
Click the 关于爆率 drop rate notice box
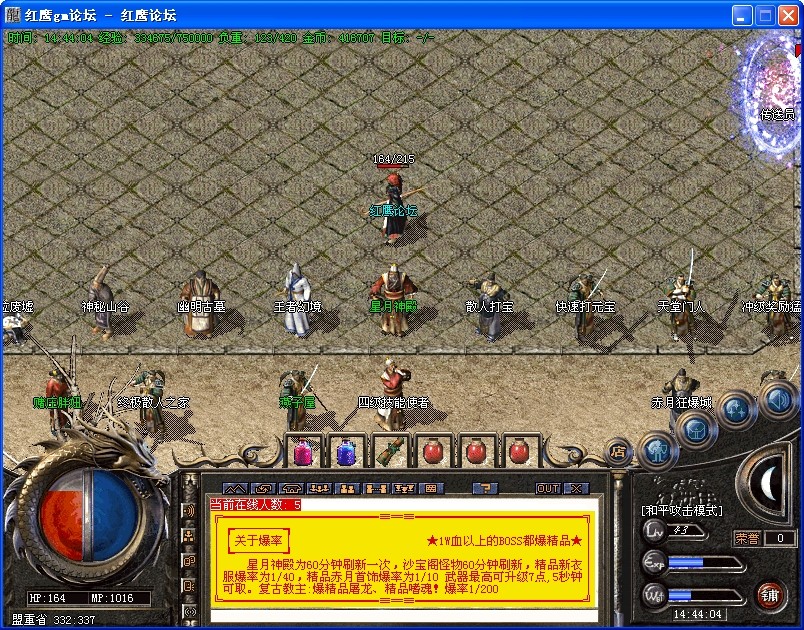pos(258,540)
